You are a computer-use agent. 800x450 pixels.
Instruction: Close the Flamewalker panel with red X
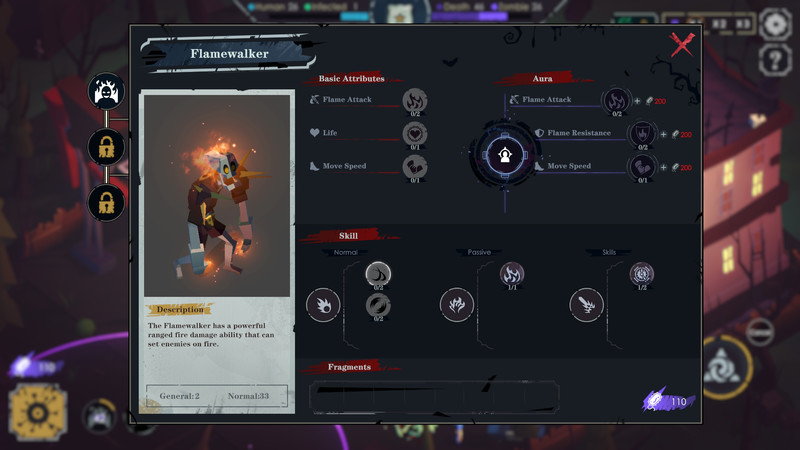click(x=682, y=44)
